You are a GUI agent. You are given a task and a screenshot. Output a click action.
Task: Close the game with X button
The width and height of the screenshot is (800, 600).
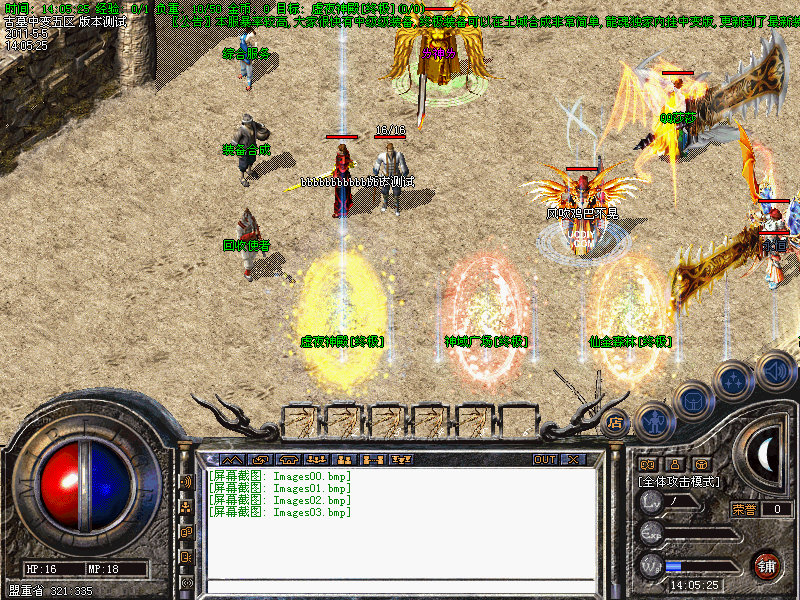(x=573, y=460)
